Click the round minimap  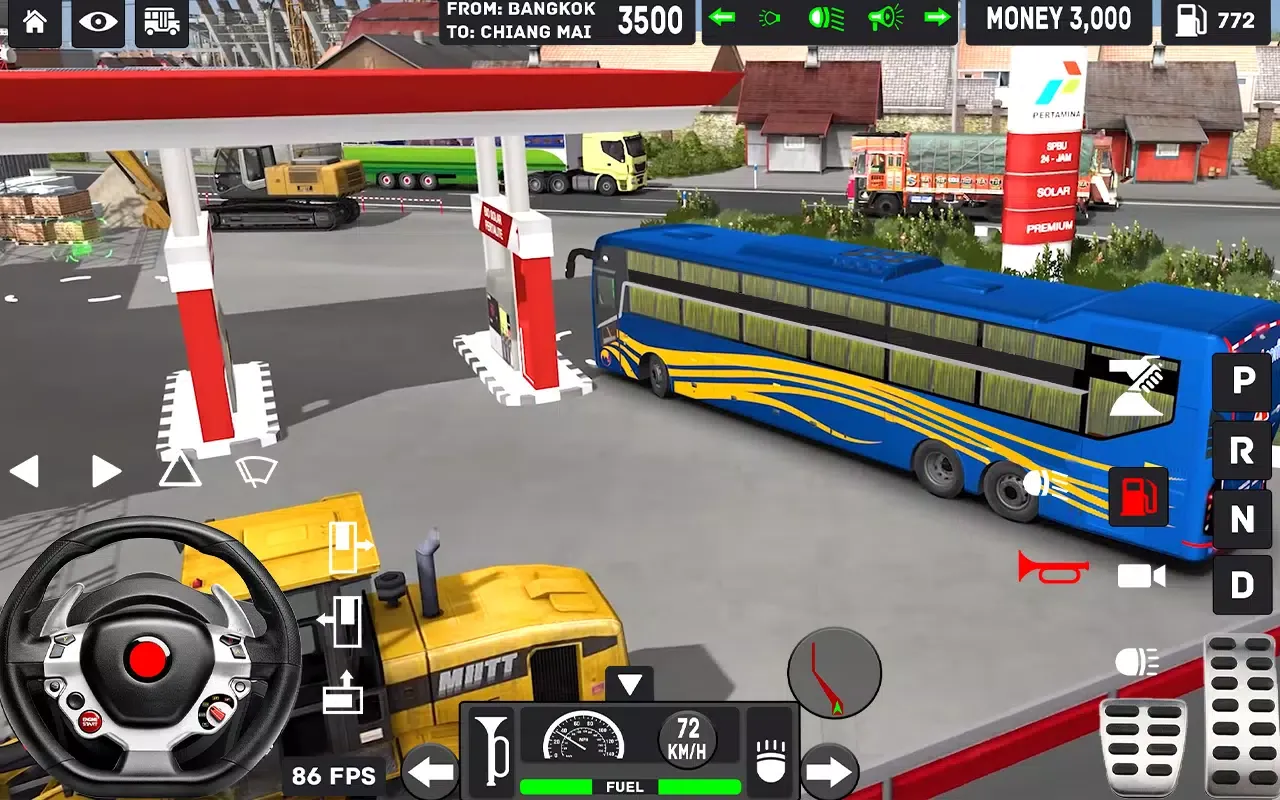(834, 674)
